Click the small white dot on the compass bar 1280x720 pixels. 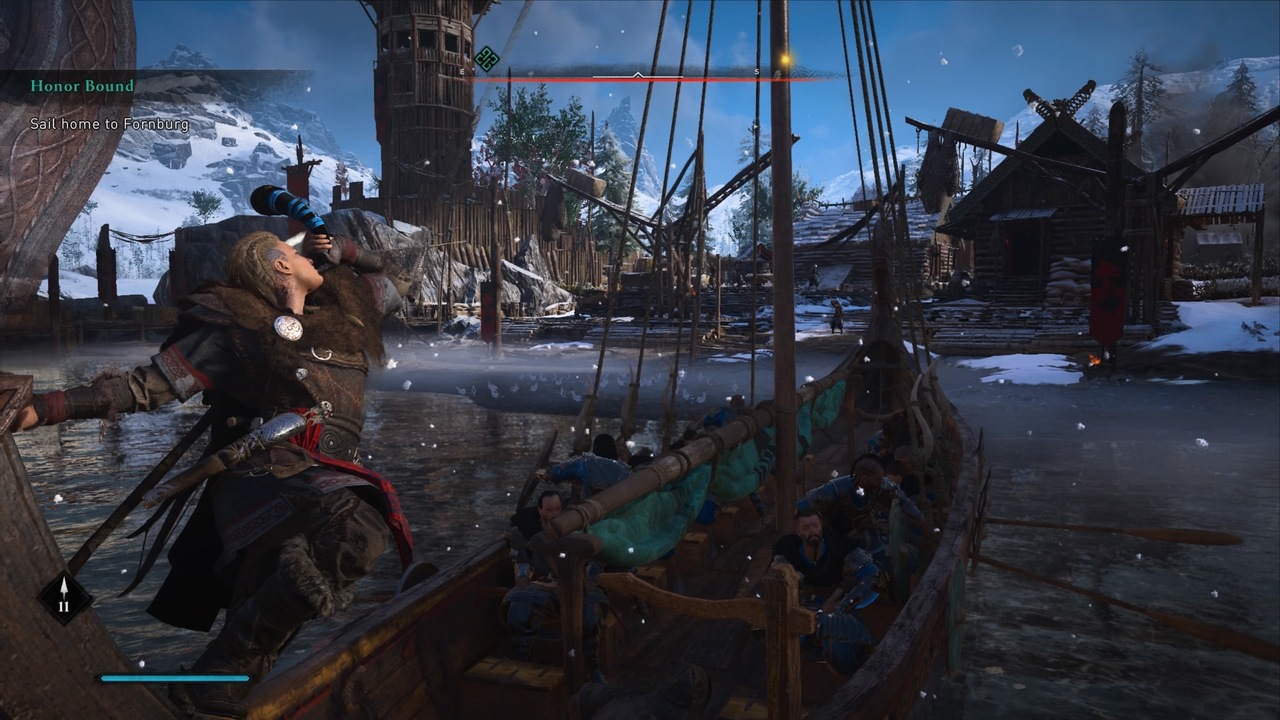pyautogui.click(x=597, y=47)
